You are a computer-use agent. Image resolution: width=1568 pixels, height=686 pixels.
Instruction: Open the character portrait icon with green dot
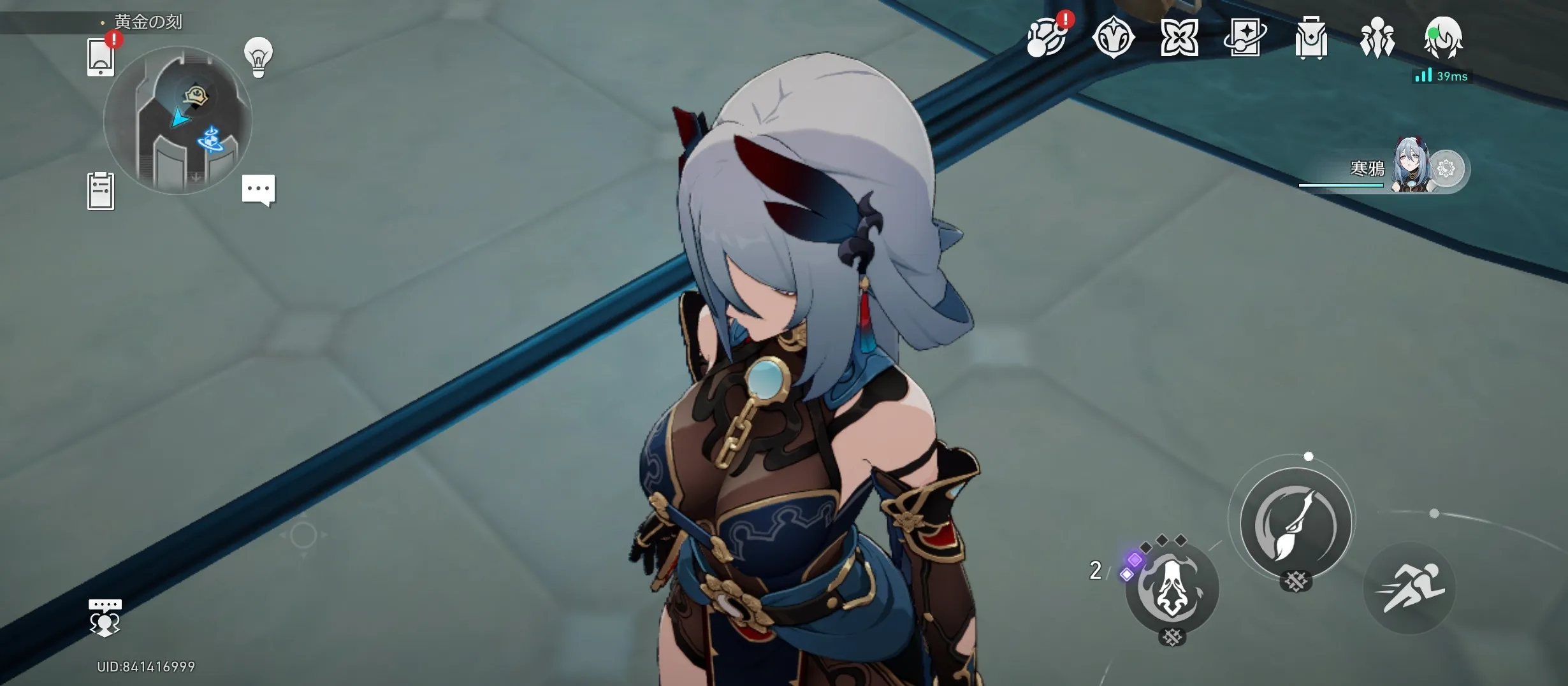tap(1443, 38)
